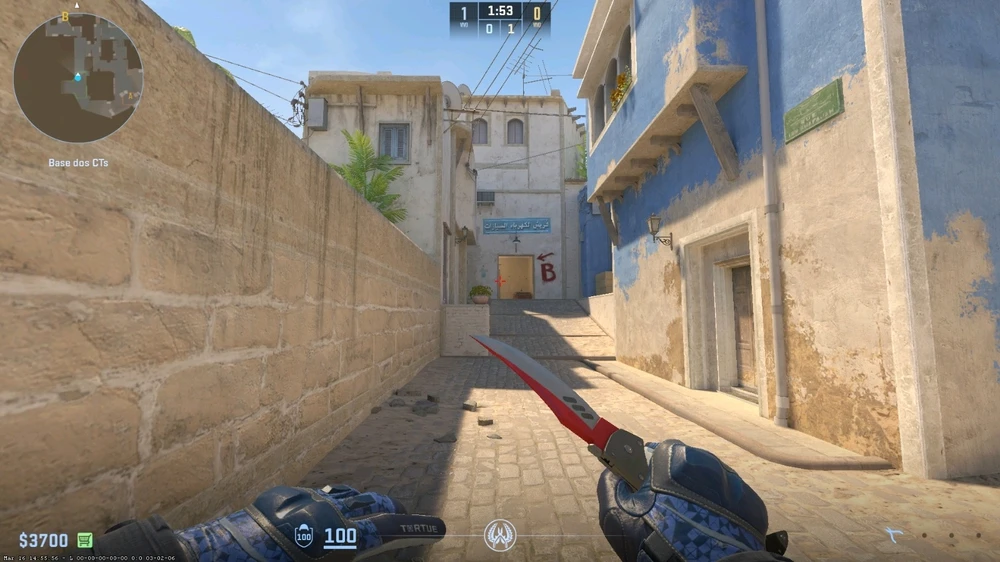This screenshot has width=1000, height=562.
Task: Select the knife weapon icon
Action: click(893, 535)
